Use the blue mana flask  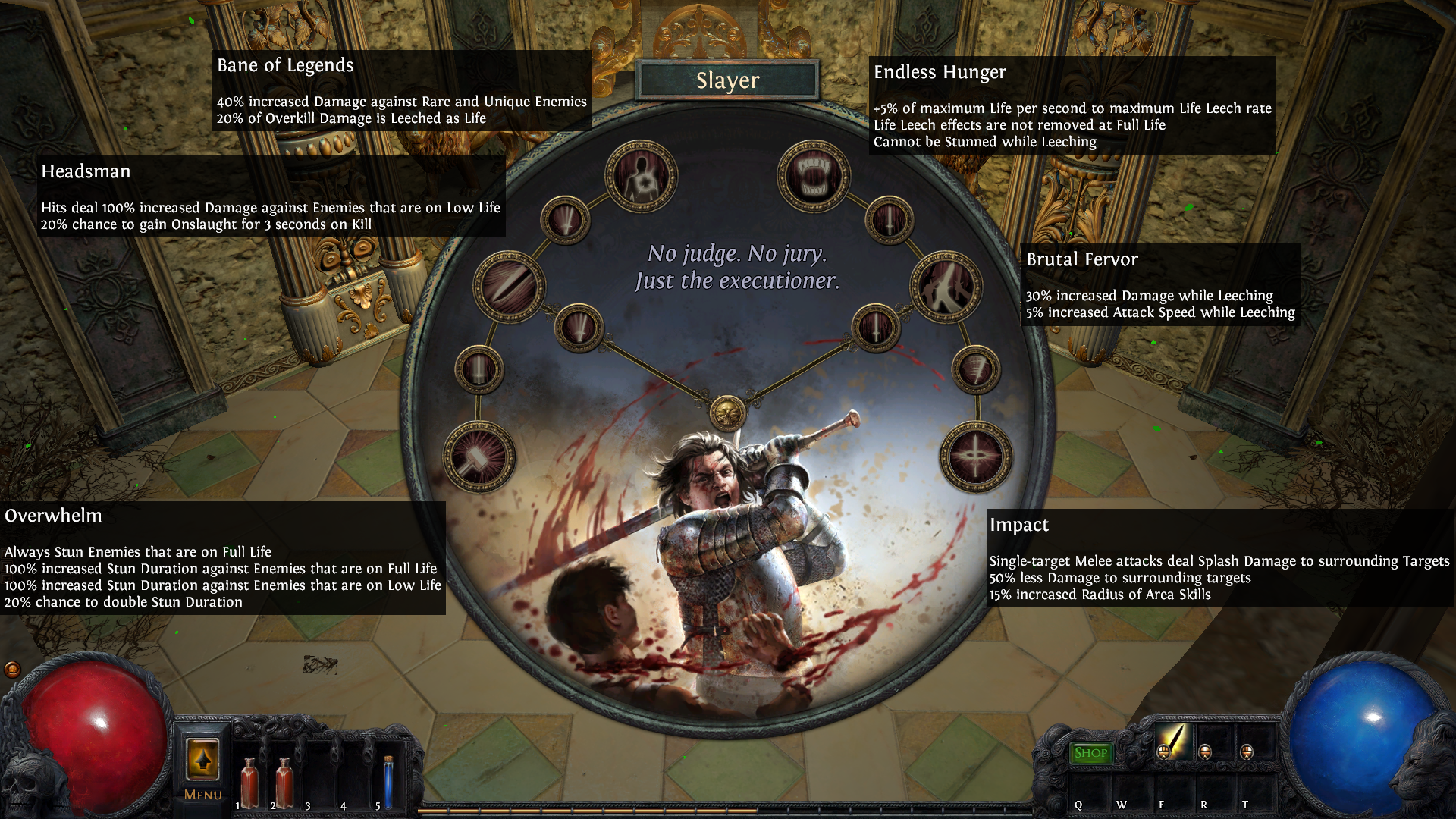coord(388,783)
